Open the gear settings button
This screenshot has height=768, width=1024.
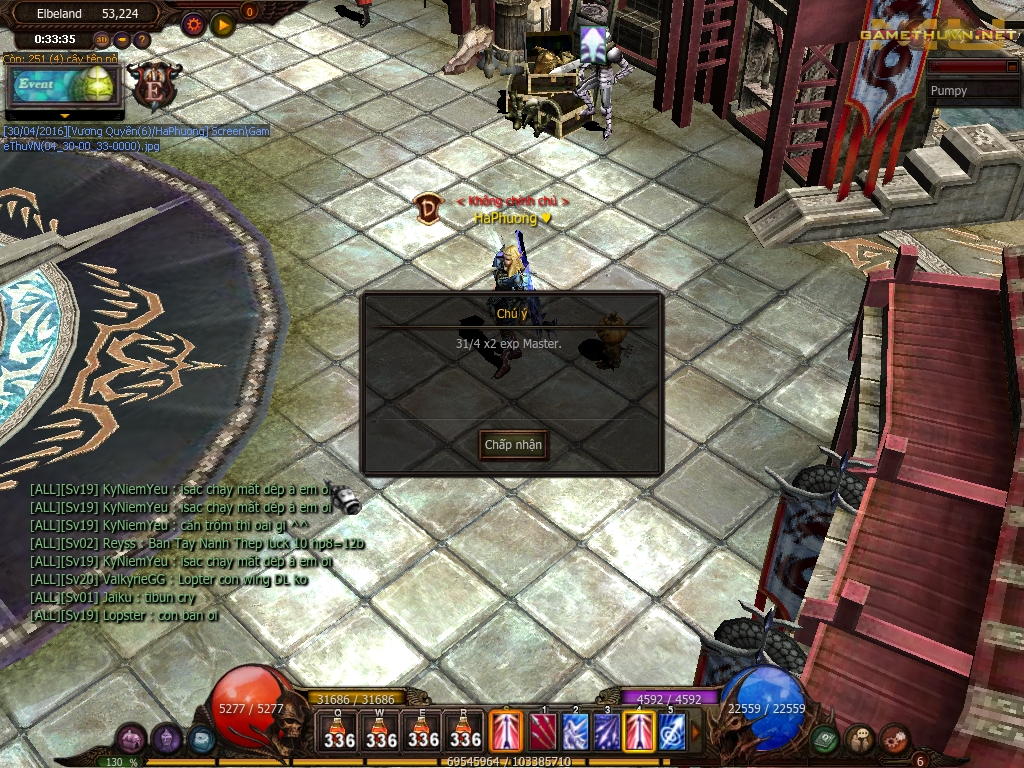(x=193, y=25)
